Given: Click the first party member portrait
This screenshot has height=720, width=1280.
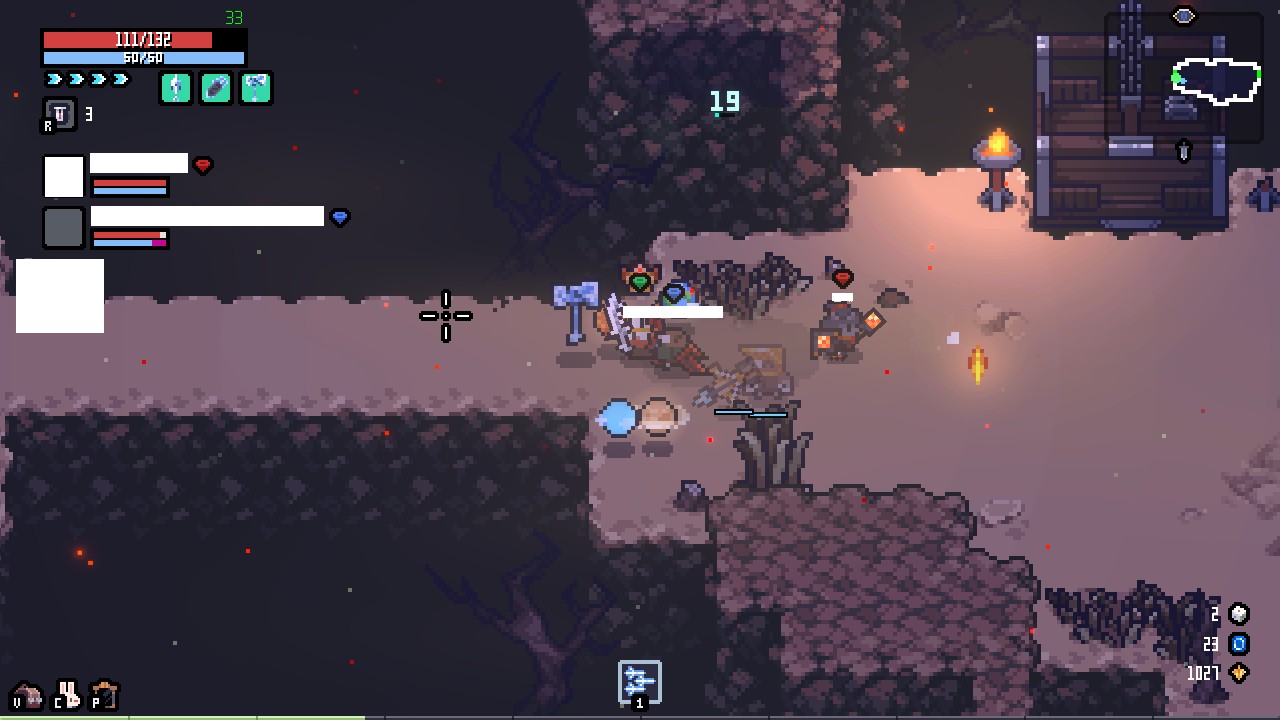Looking at the screenshot, I should click(63, 177).
